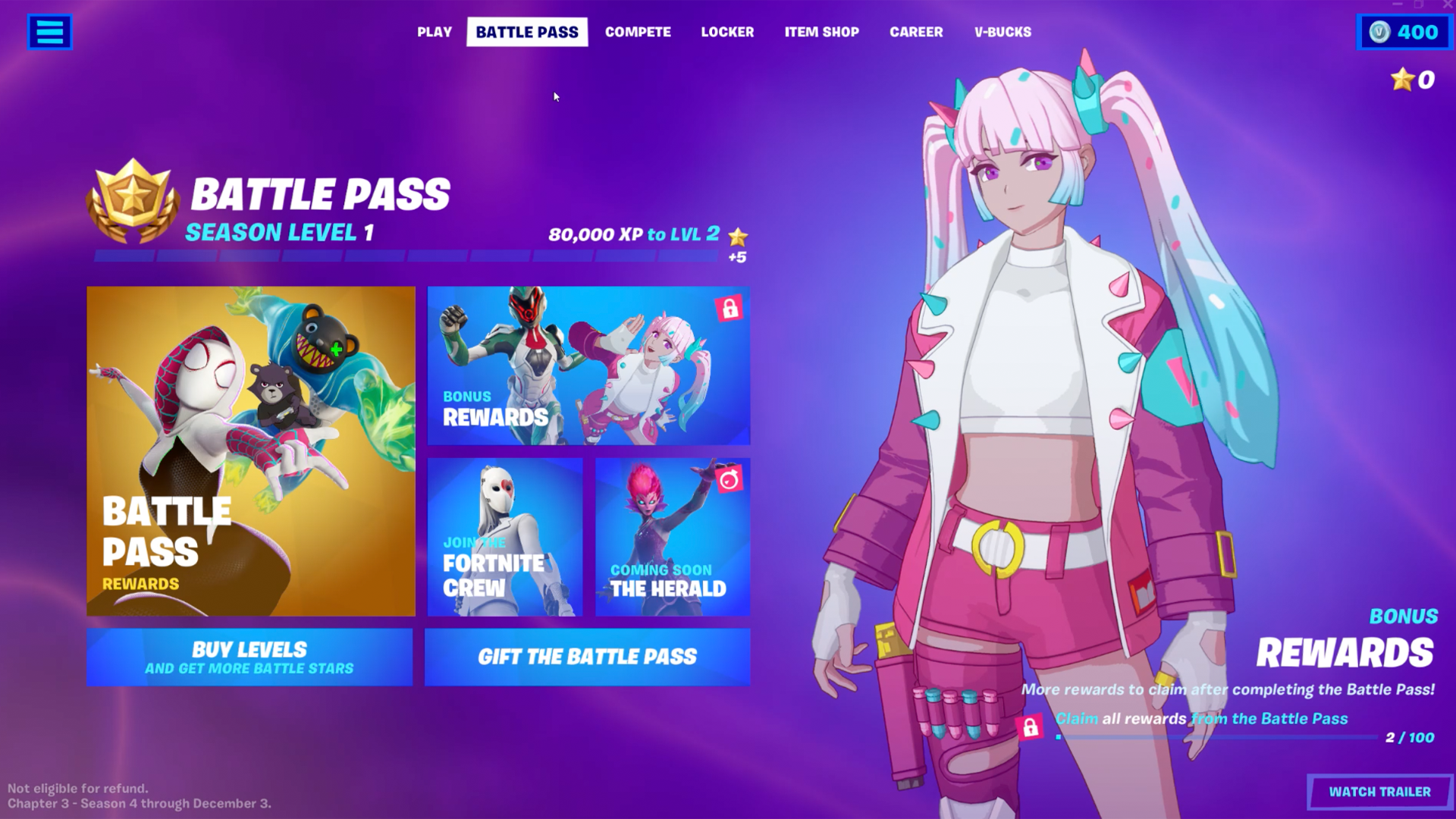Screen dimensions: 1456x819
Task: Select the Battle Star counter showing 0
Action: 1410,79
